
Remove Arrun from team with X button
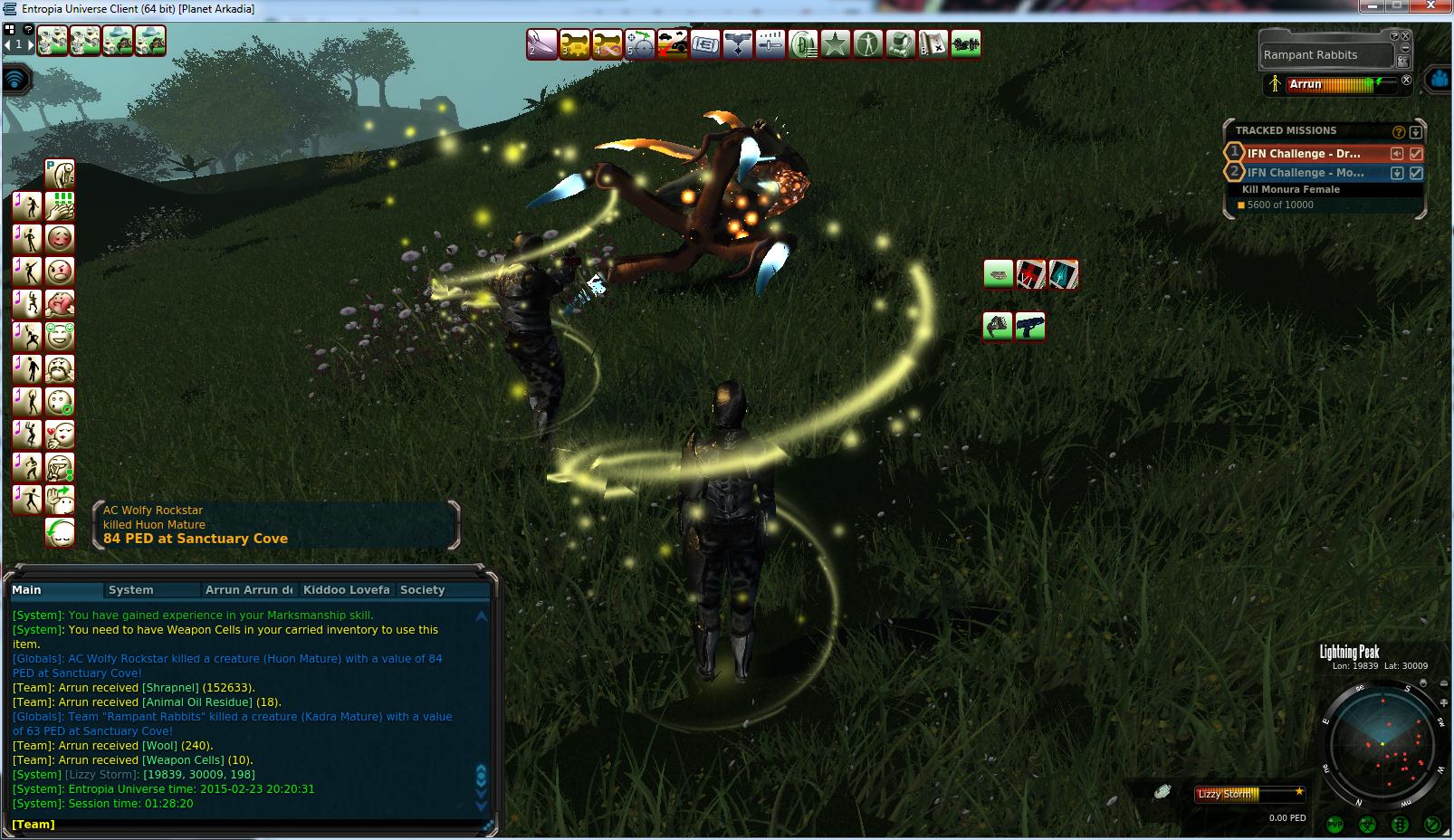click(1406, 81)
